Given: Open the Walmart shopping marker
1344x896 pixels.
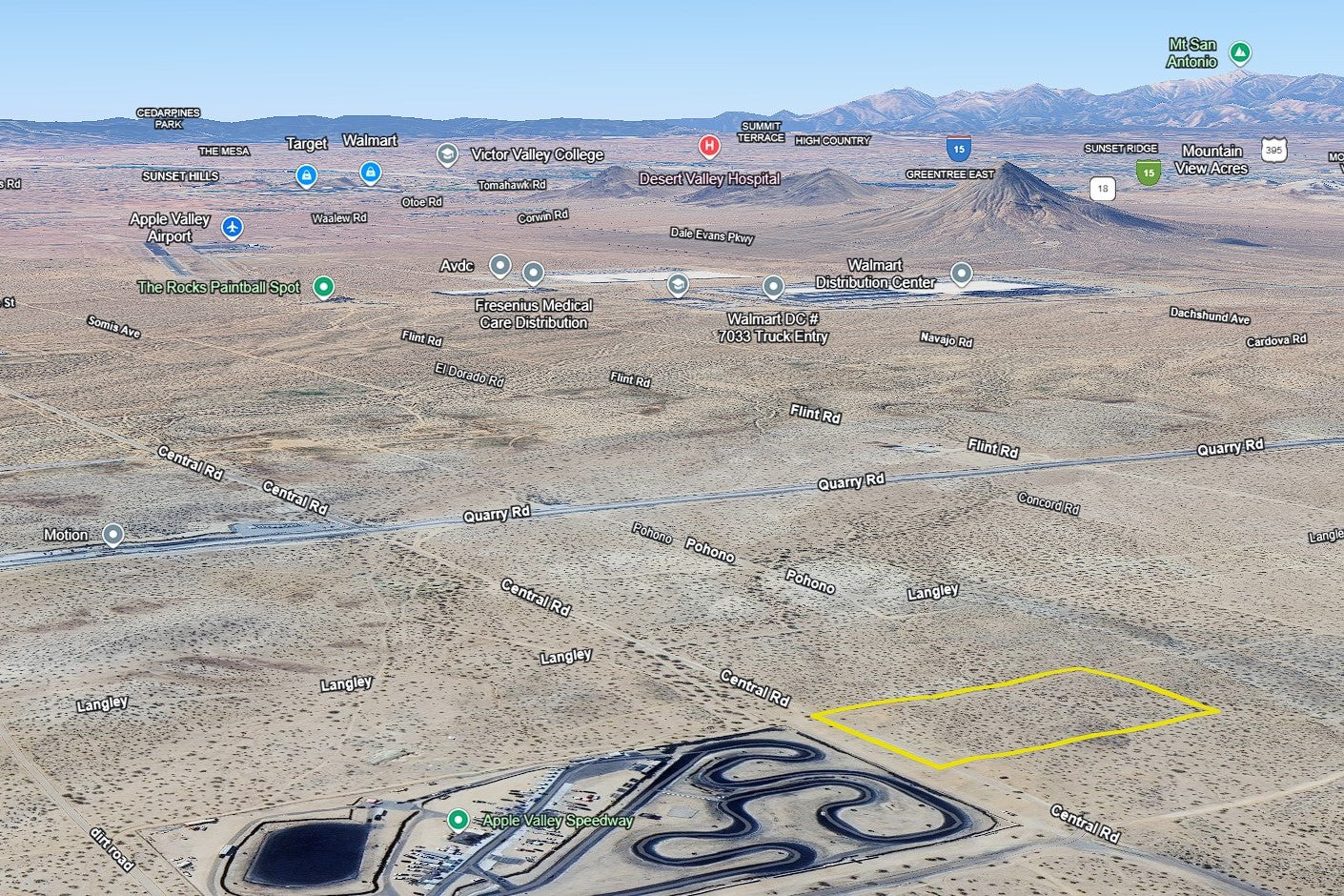Looking at the screenshot, I should [371, 173].
